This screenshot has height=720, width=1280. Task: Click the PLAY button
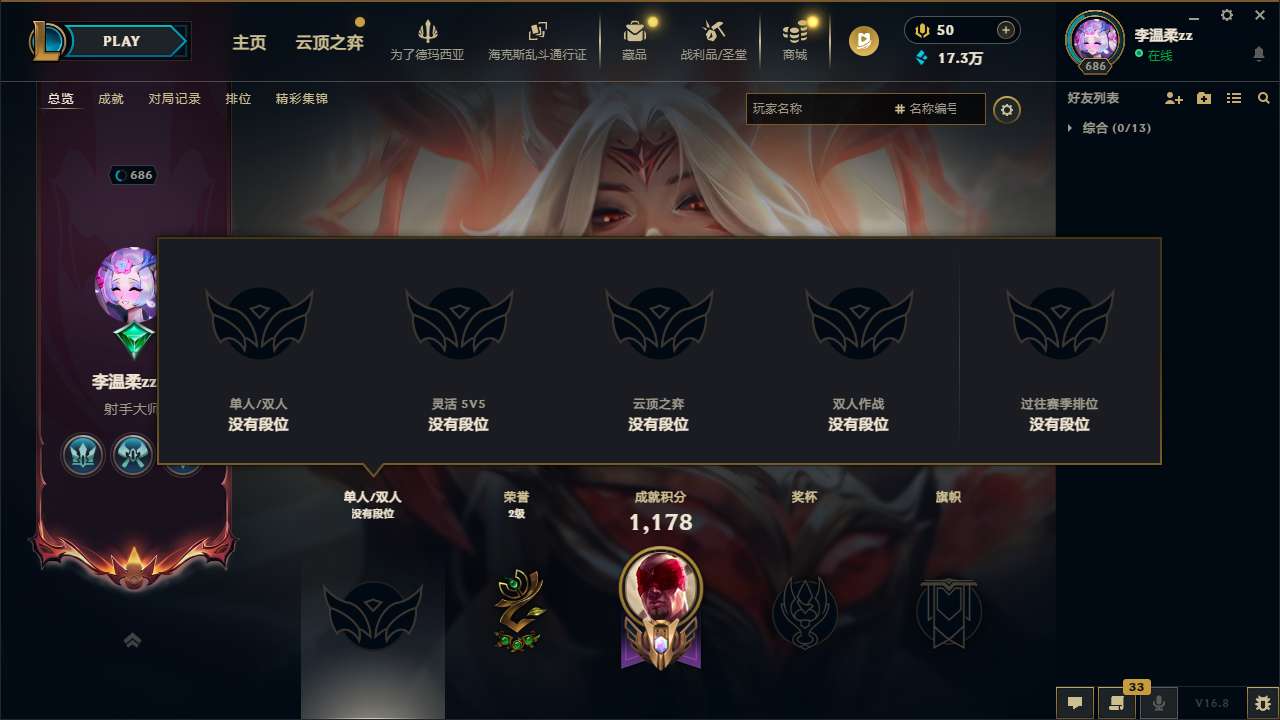[x=122, y=41]
